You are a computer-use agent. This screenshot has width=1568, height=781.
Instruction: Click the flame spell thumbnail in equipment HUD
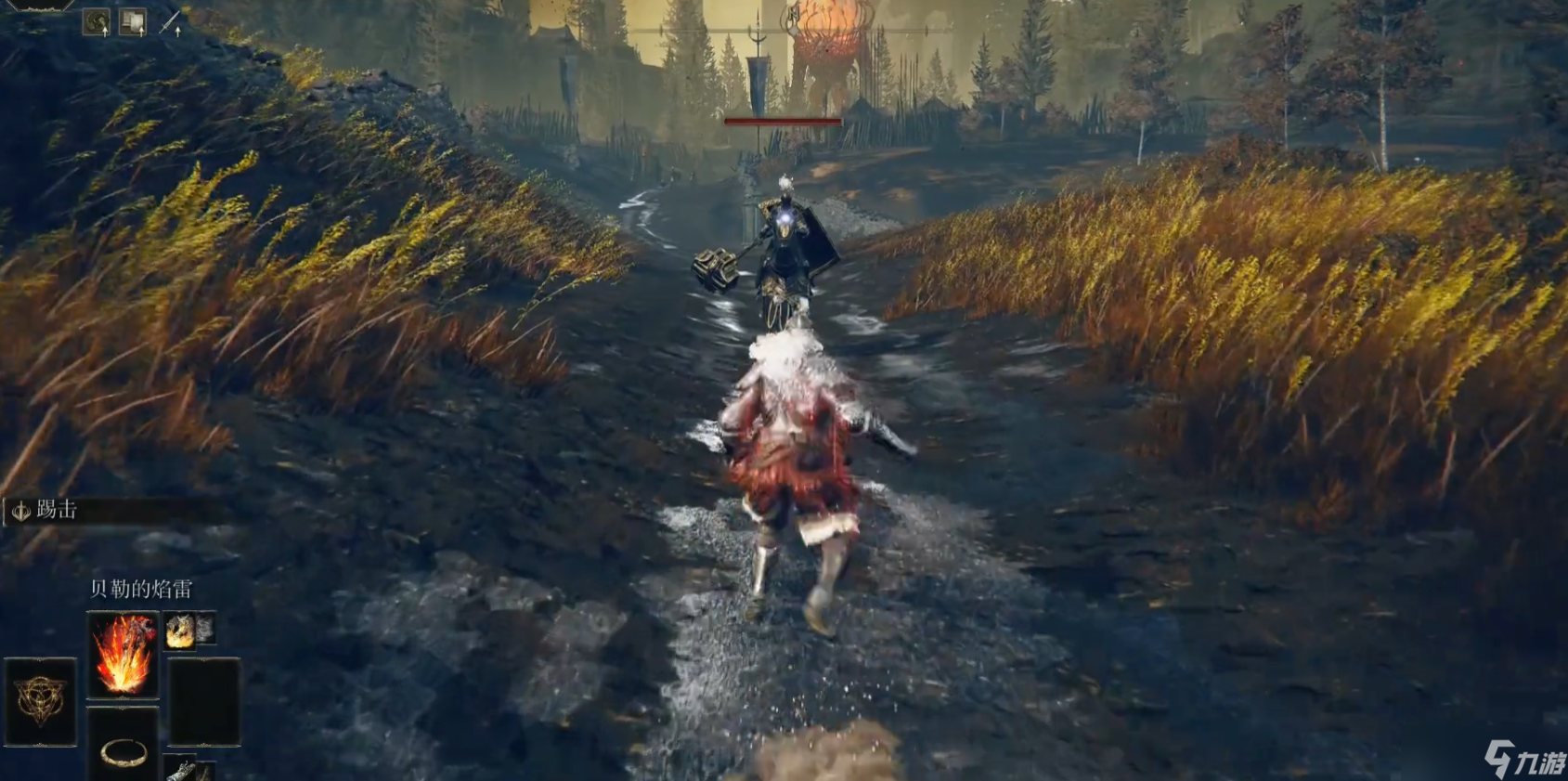(x=123, y=653)
